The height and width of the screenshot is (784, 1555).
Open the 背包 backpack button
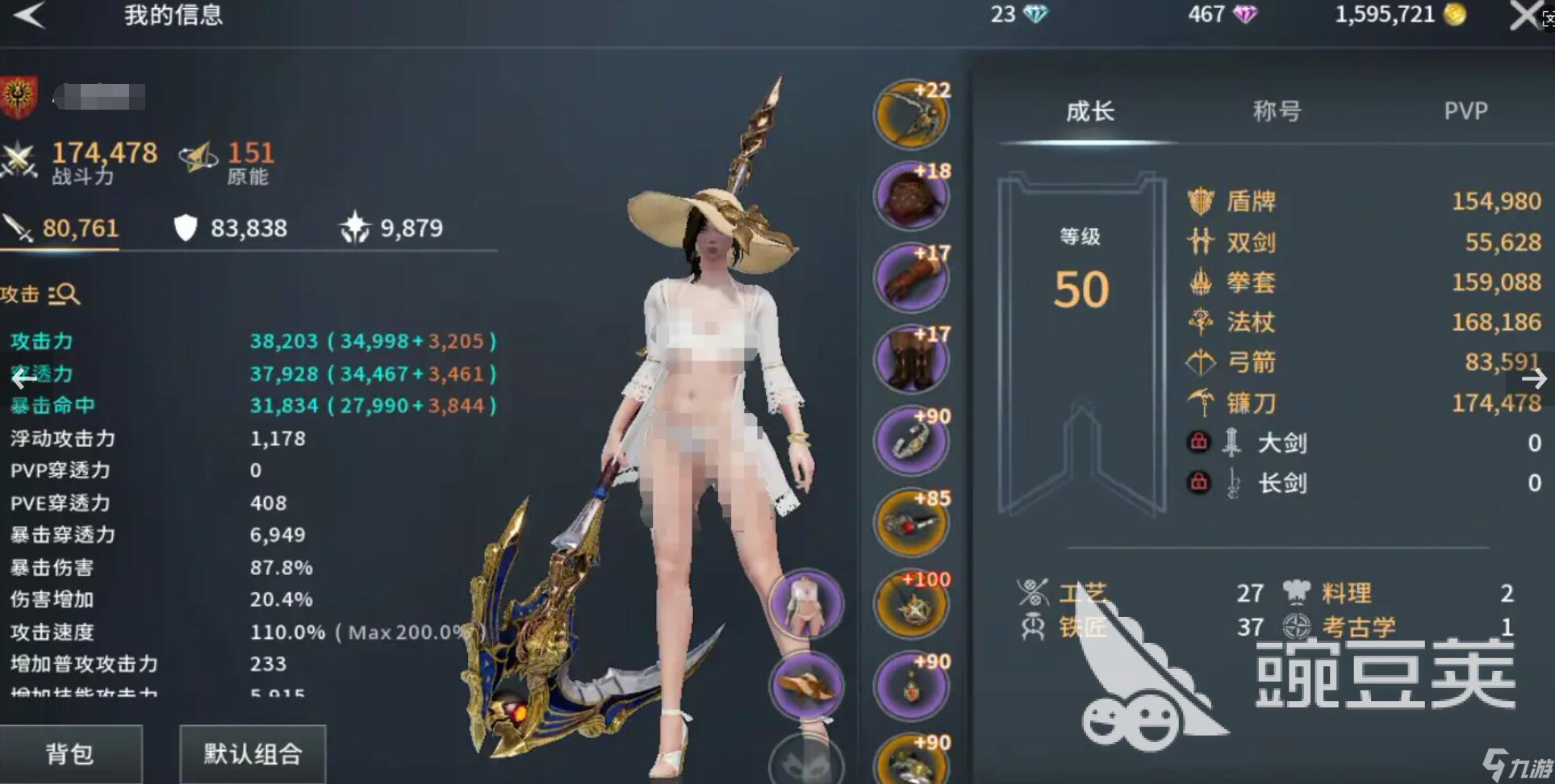click(x=70, y=754)
